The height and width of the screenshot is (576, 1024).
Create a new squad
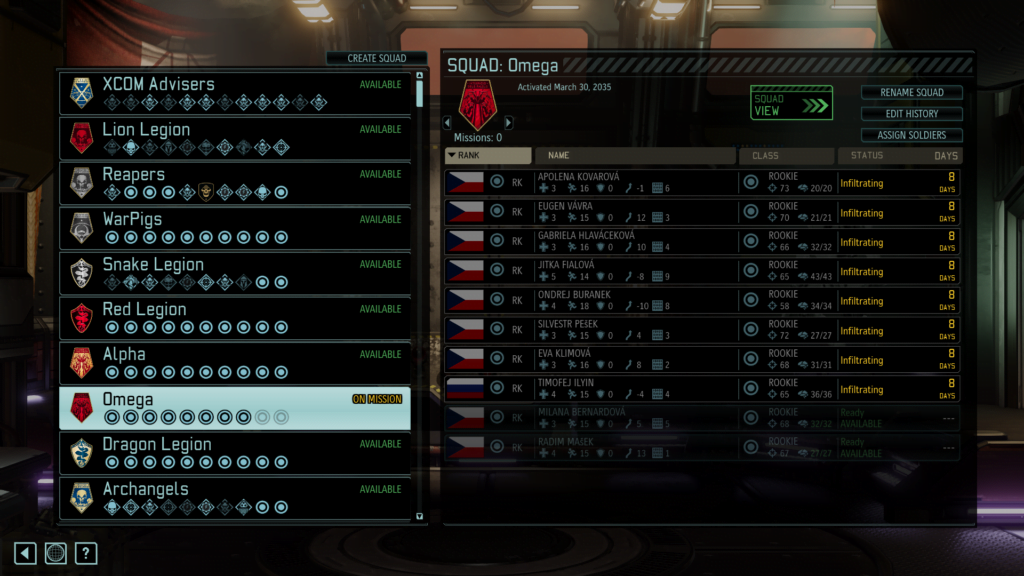point(376,58)
